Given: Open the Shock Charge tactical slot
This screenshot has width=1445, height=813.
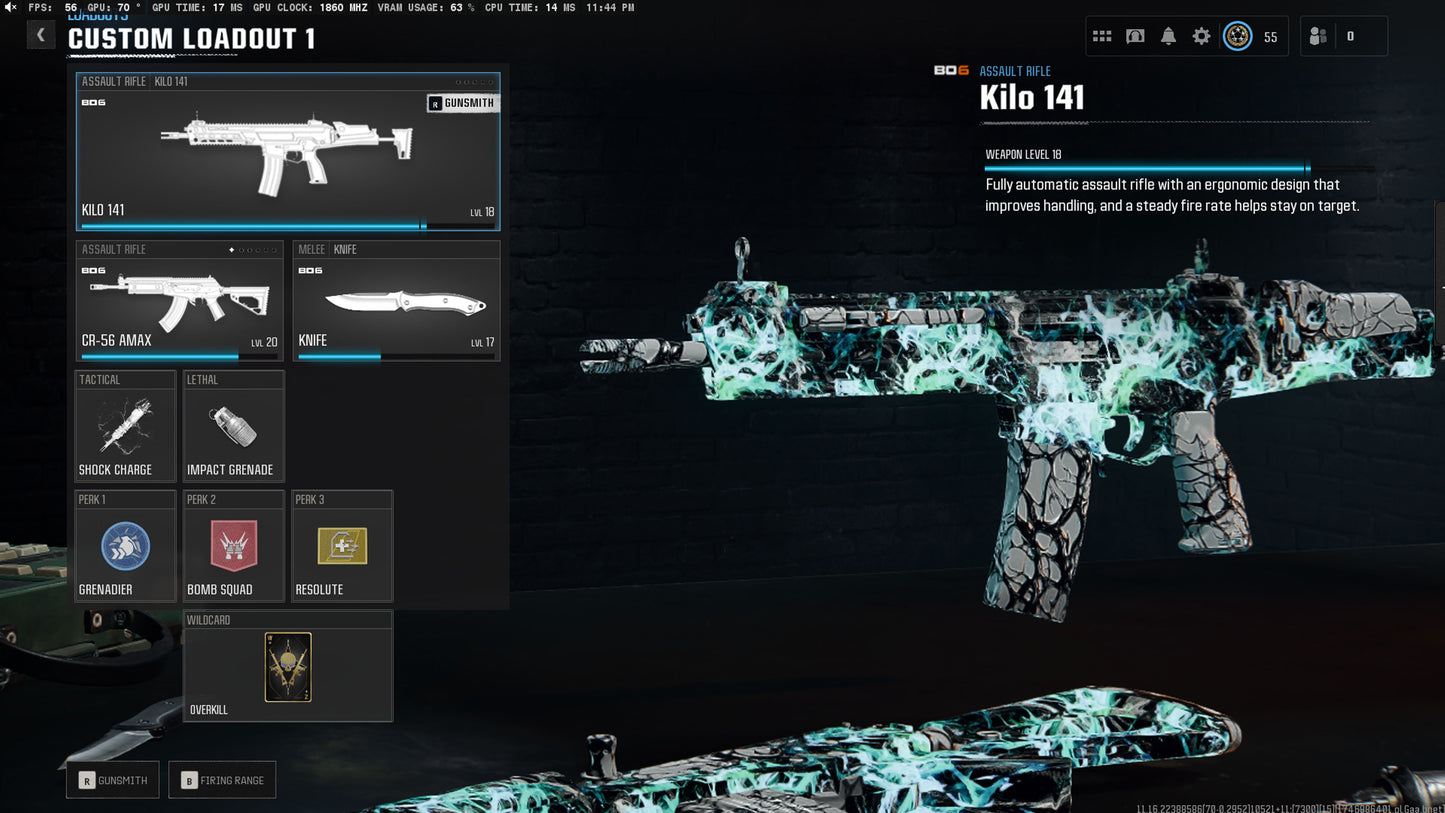Looking at the screenshot, I should [x=125, y=426].
